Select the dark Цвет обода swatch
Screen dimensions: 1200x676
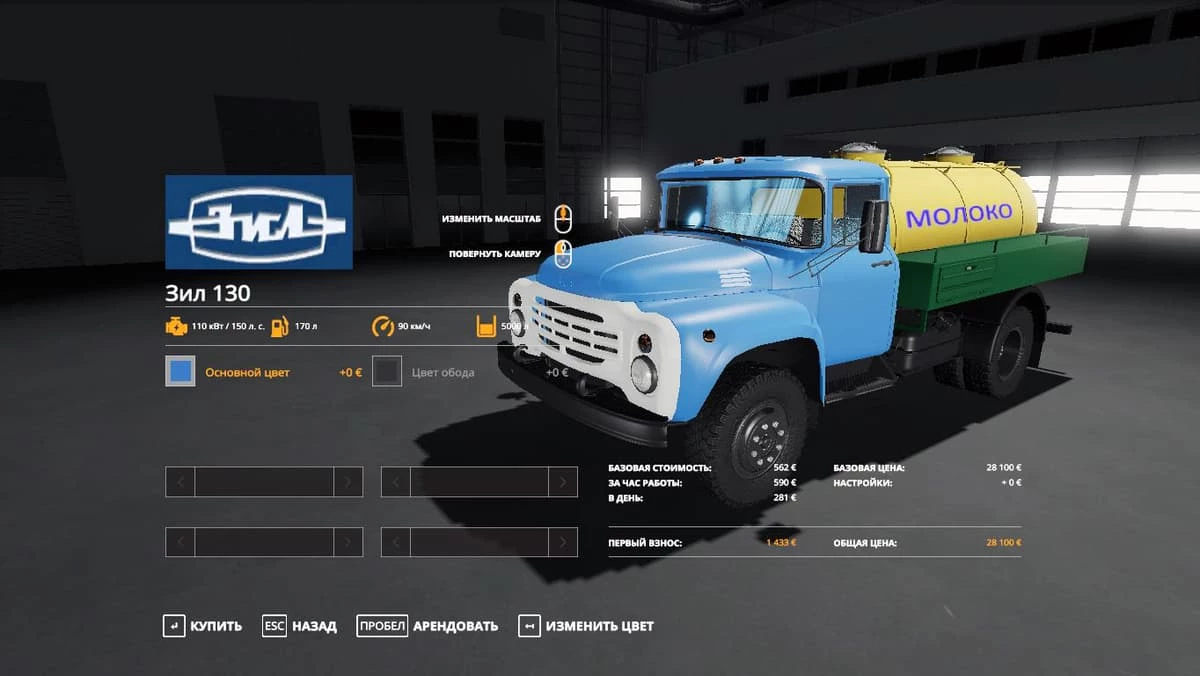(387, 372)
